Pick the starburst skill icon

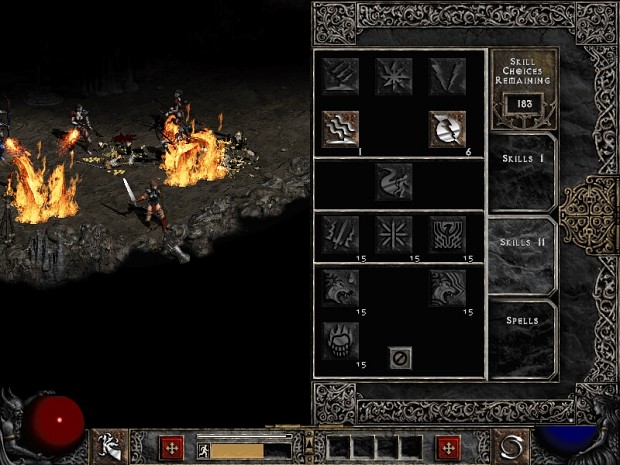393,75
